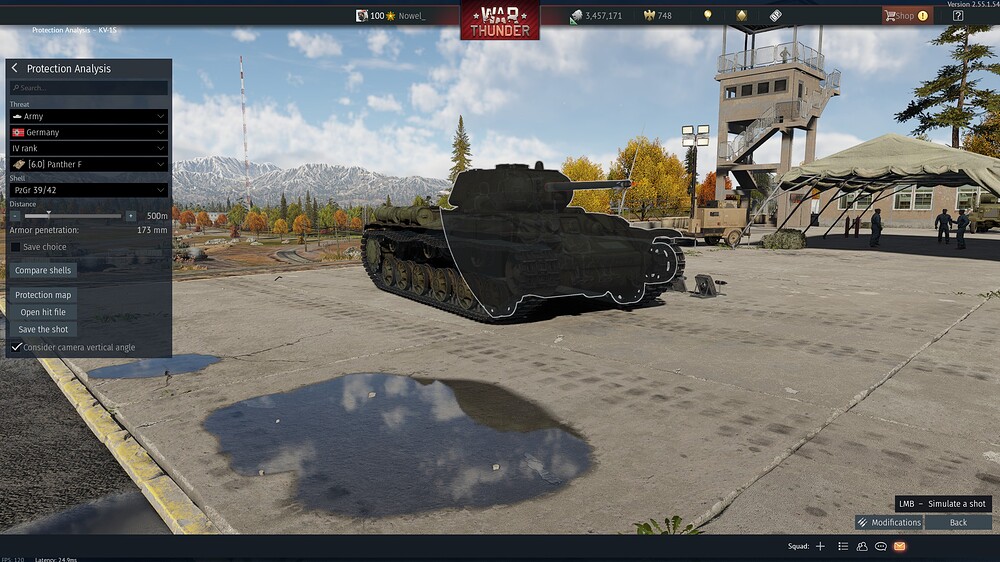This screenshot has height=562, width=1000.
Task: Choose a different vehicle than Panther F
Action: (89, 164)
